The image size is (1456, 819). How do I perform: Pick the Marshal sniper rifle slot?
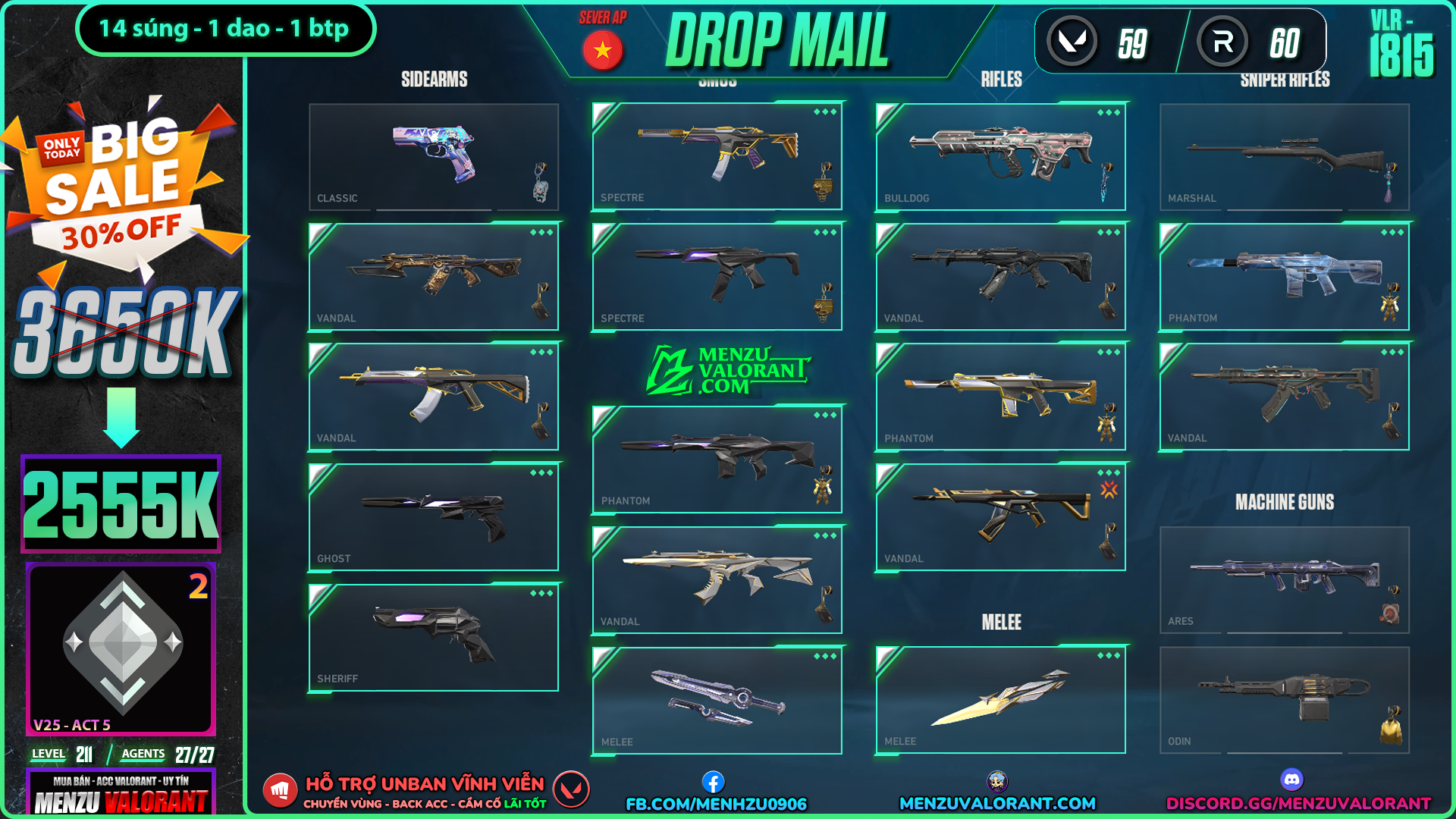1285,157
